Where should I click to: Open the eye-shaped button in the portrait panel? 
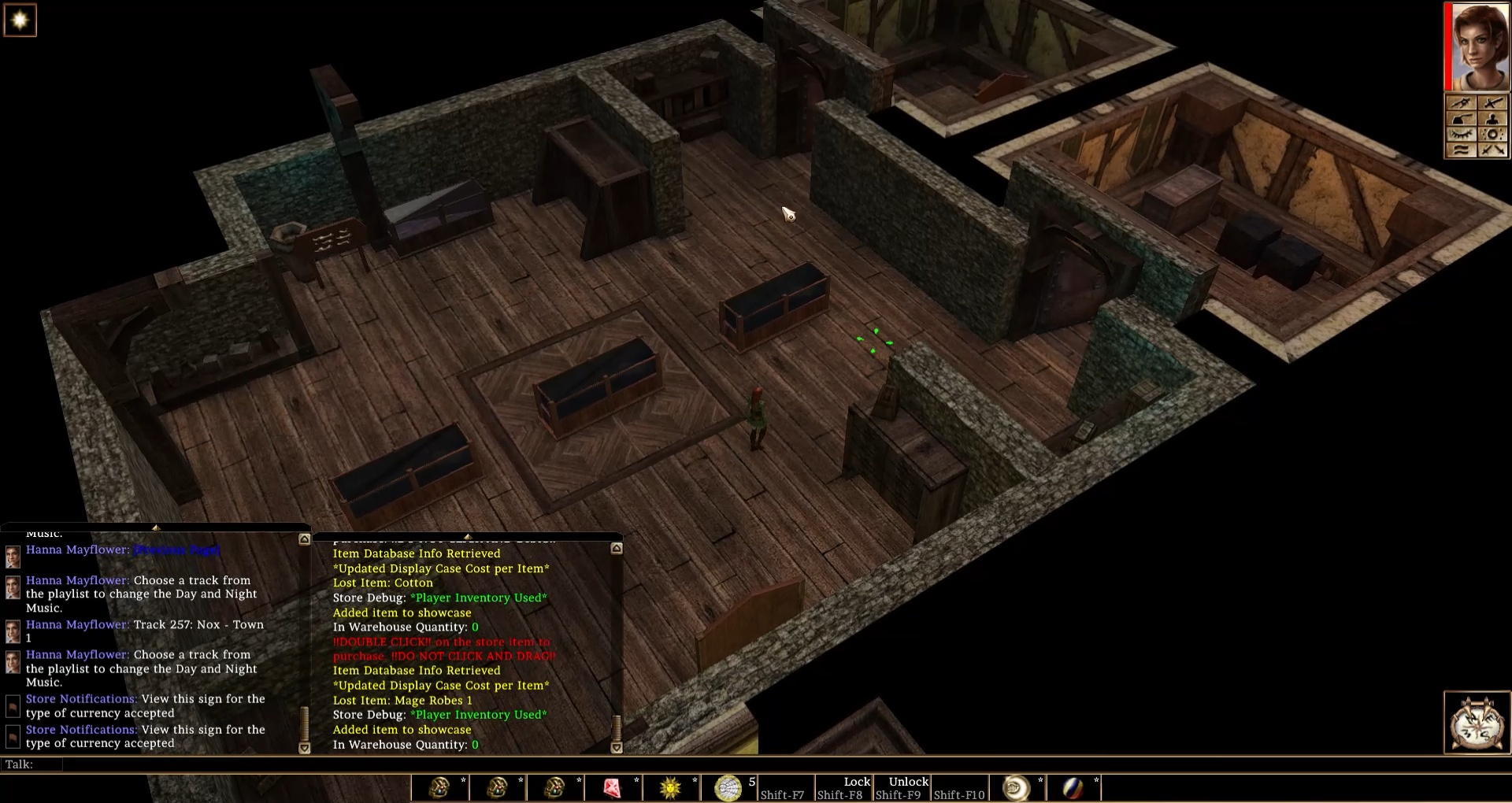coord(1462,135)
